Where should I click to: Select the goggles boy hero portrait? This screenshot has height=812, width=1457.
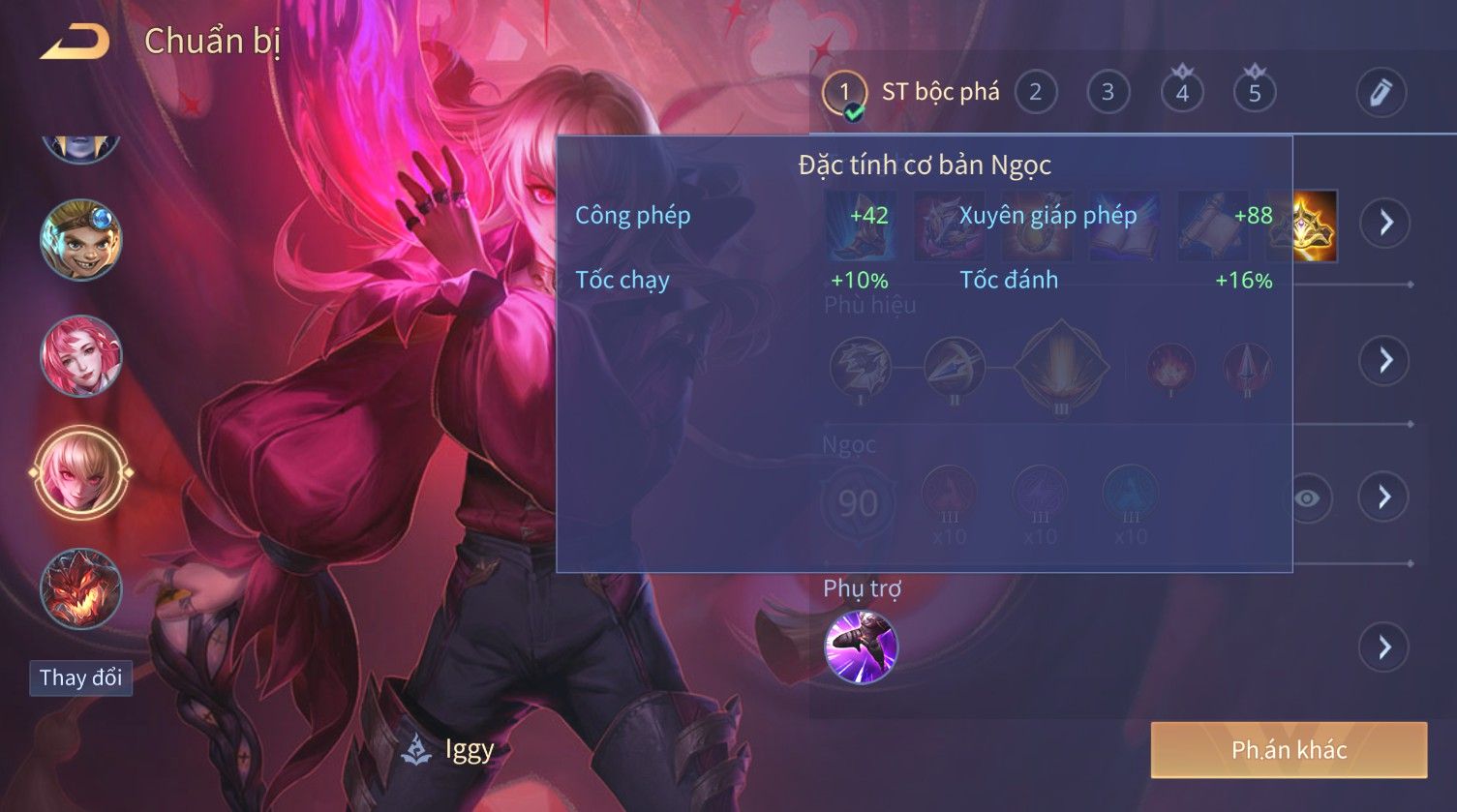coord(80,239)
